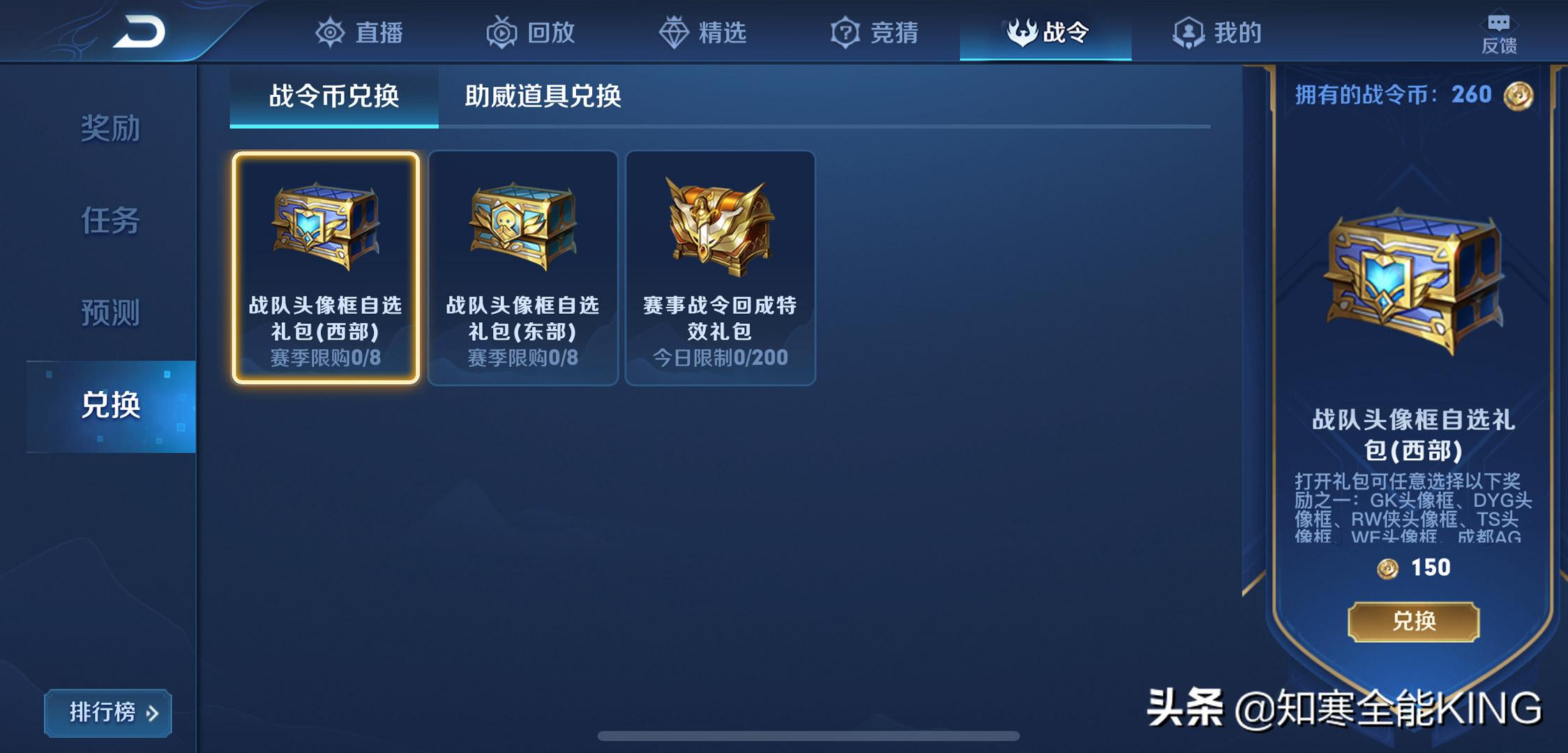
Task: Open the 直播 live streaming tab icon
Action: click(x=331, y=31)
